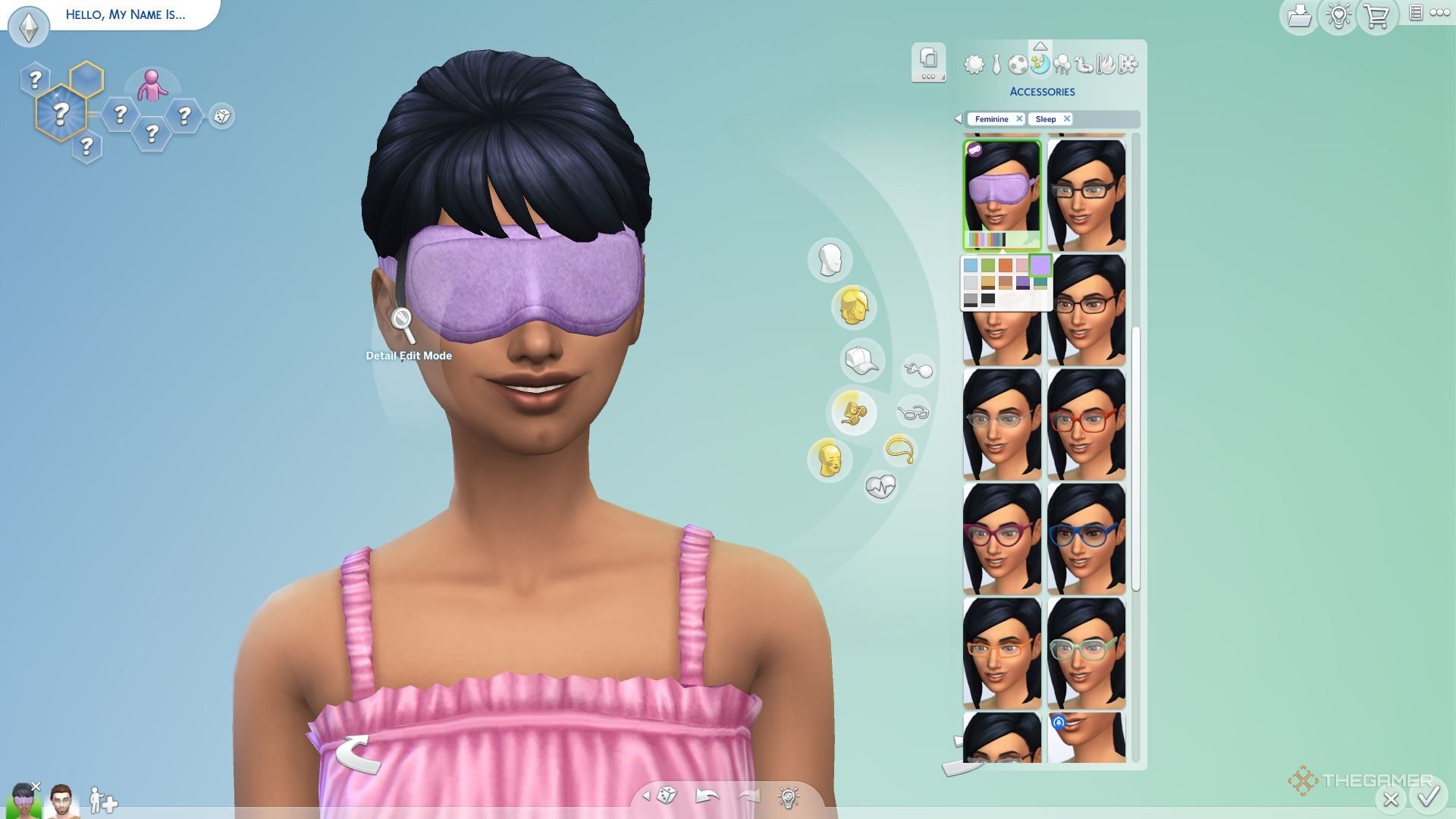Expand the hidden trait hexagon panel

(61, 114)
